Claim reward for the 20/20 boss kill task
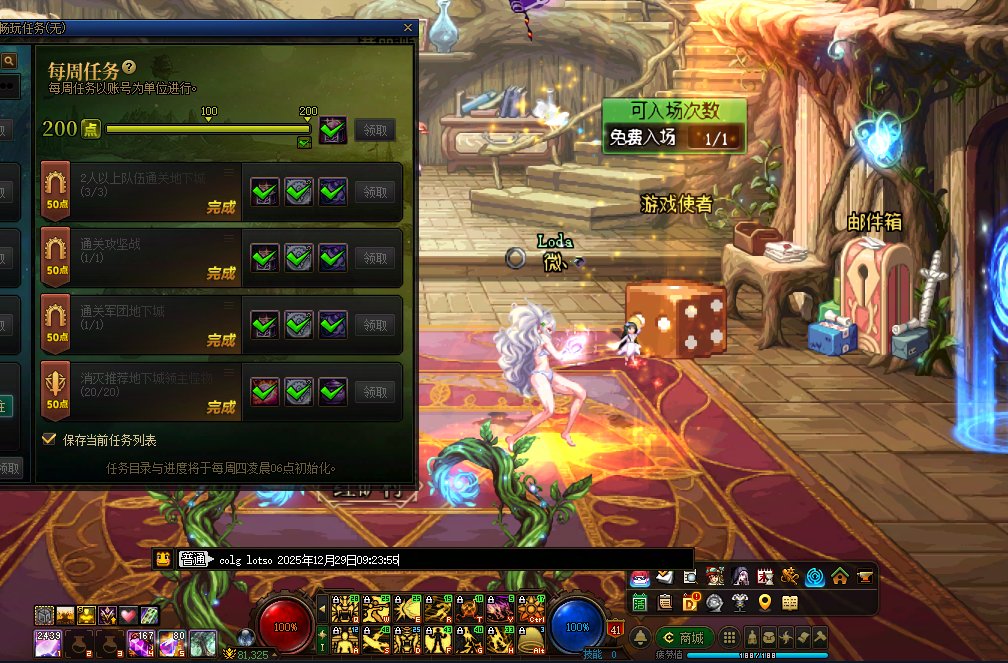The image size is (1008, 663). (375, 392)
